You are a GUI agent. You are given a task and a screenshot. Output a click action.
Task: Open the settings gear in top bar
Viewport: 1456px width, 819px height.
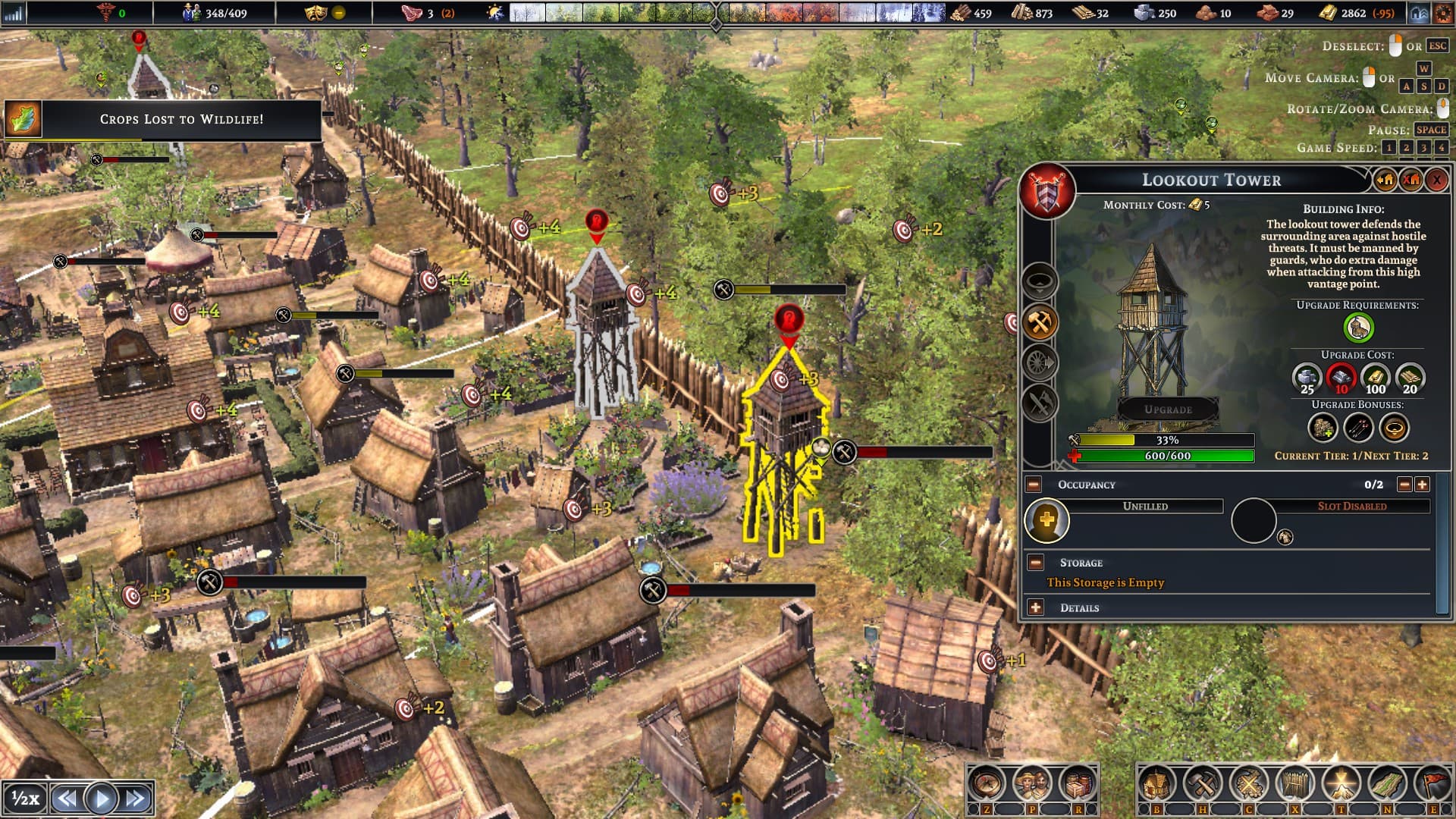[1443, 13]
